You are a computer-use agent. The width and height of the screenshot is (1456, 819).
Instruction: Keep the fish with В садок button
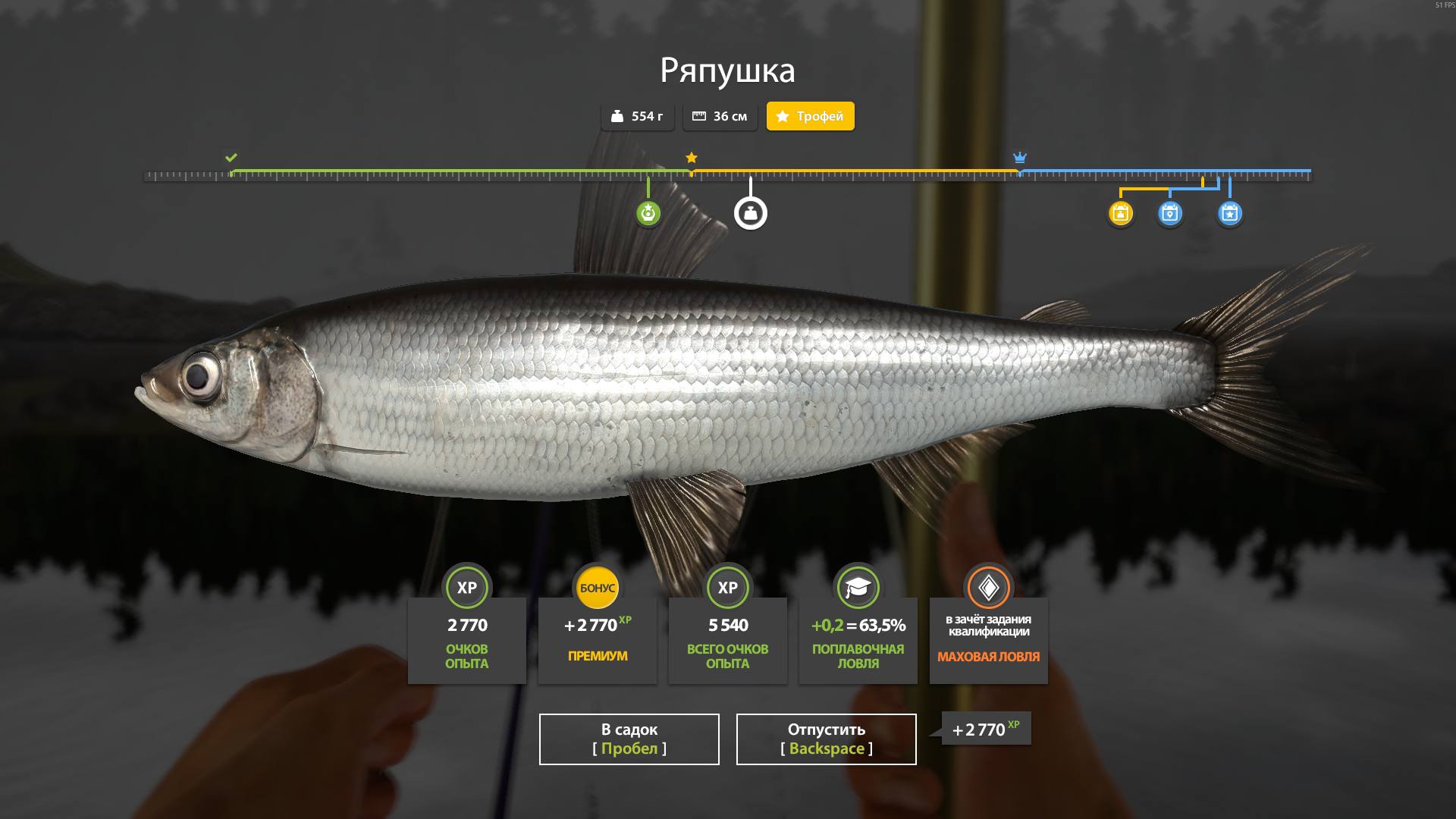629,739
